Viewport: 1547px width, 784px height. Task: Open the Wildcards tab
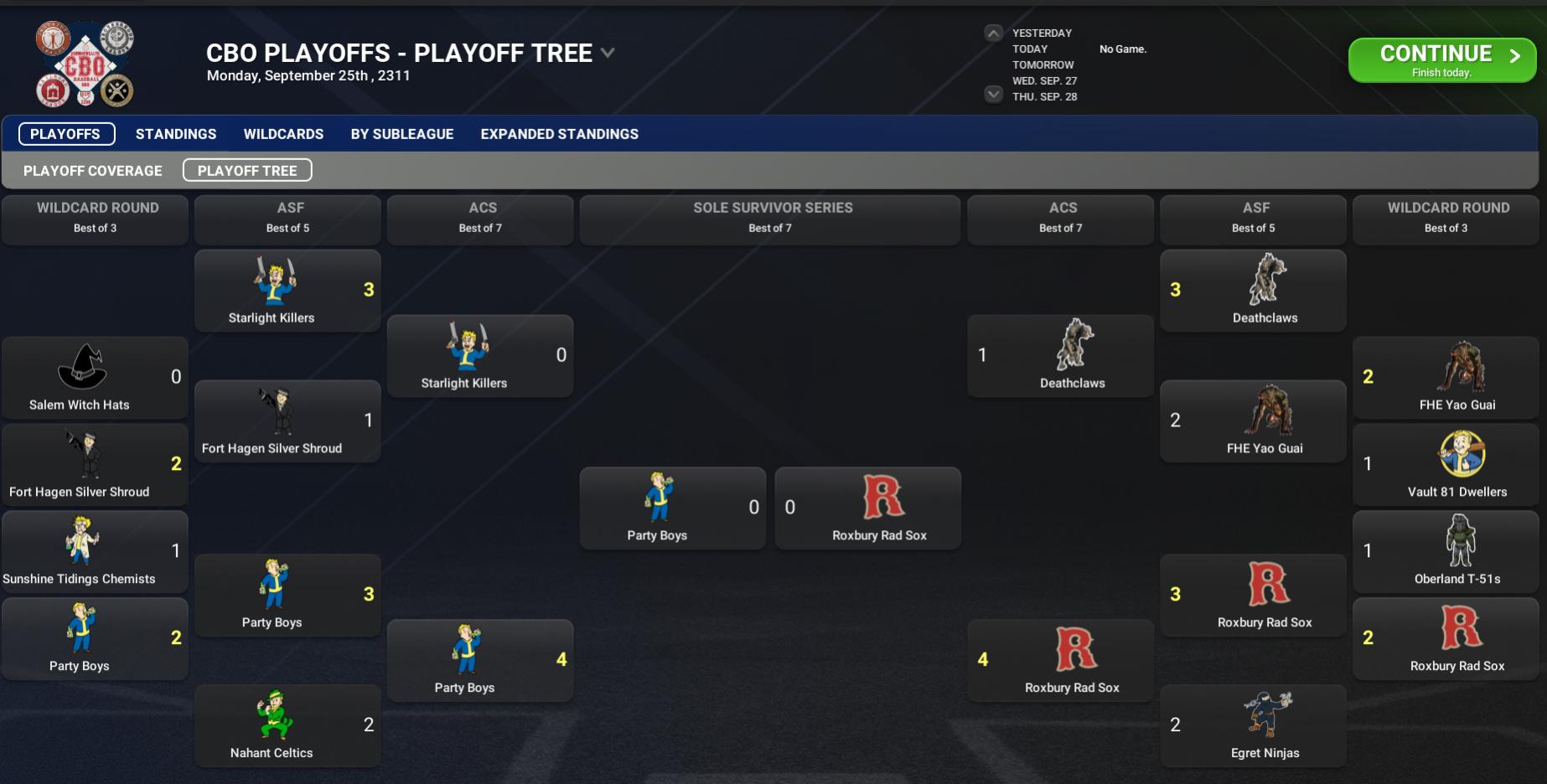point(283,134)
